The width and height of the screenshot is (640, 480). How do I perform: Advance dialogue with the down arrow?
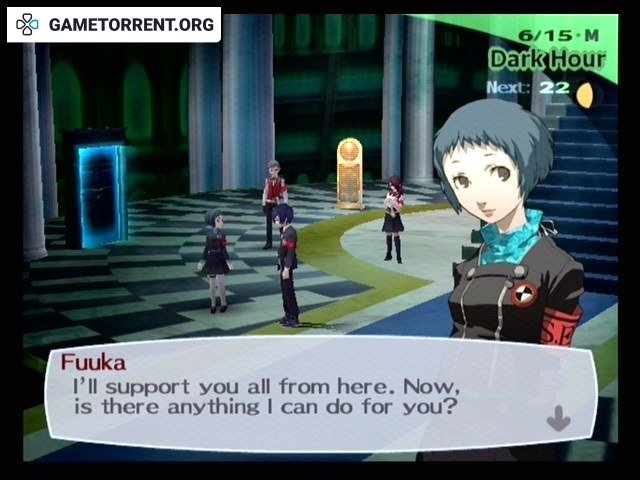[x=558, y=418]
